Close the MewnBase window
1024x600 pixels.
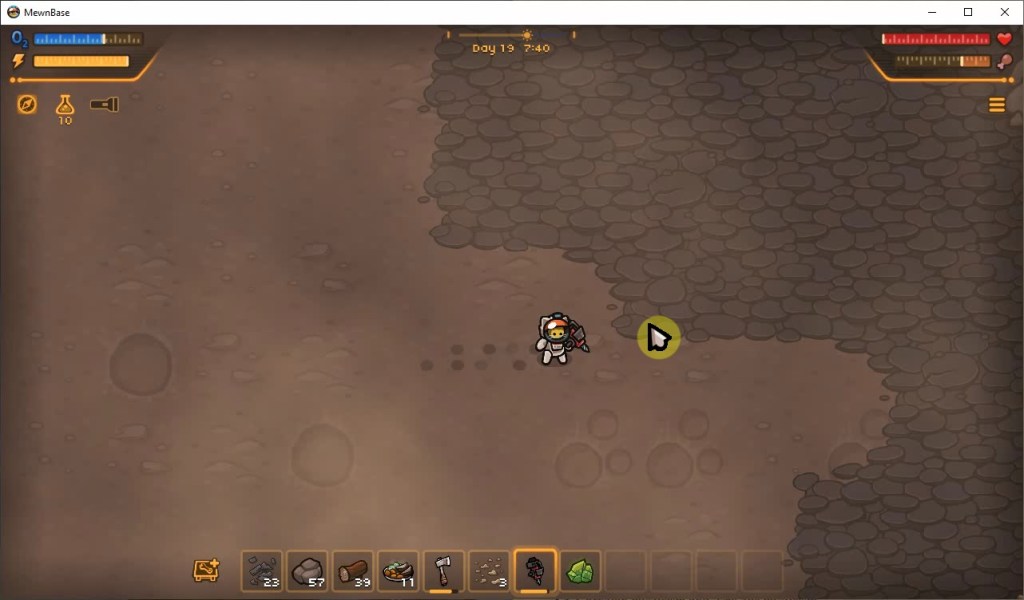click(x=1005, y=12)
